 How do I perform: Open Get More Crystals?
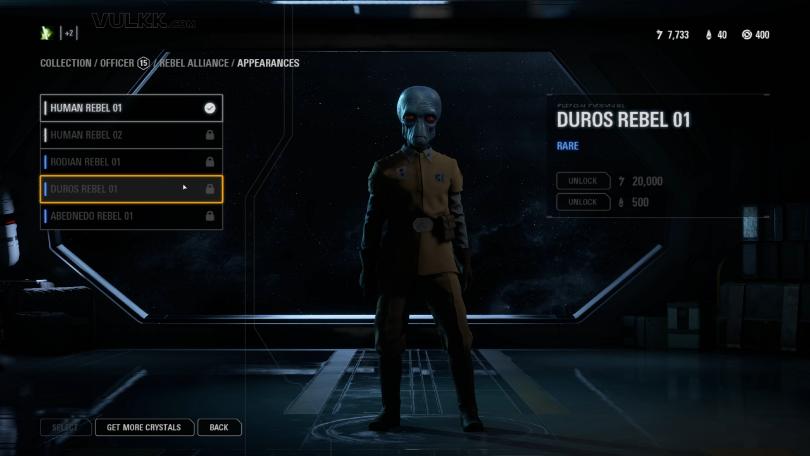tap(144, 427)
